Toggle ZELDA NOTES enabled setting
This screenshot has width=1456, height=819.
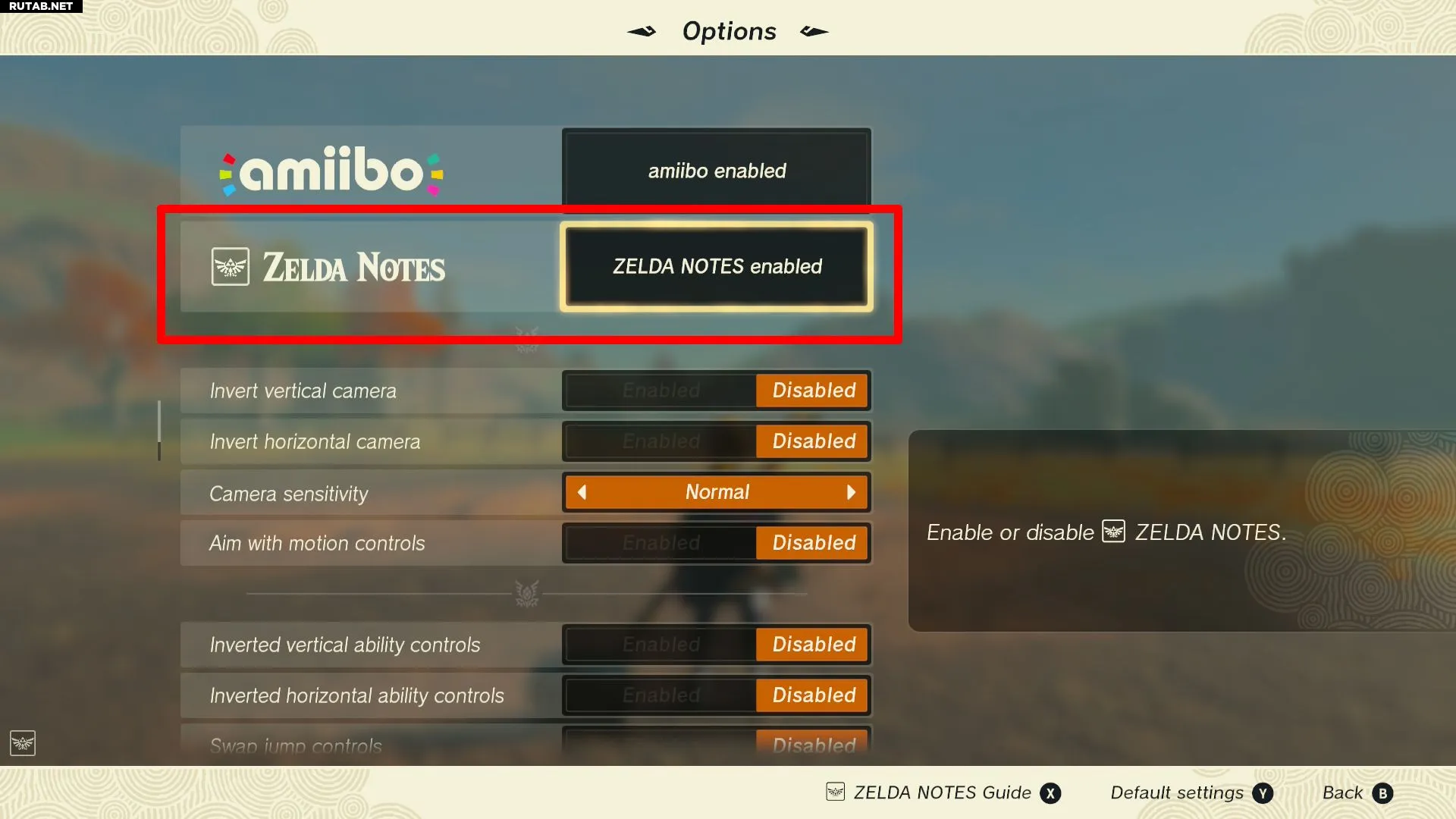pyautogui.click(x=715, y=267)
